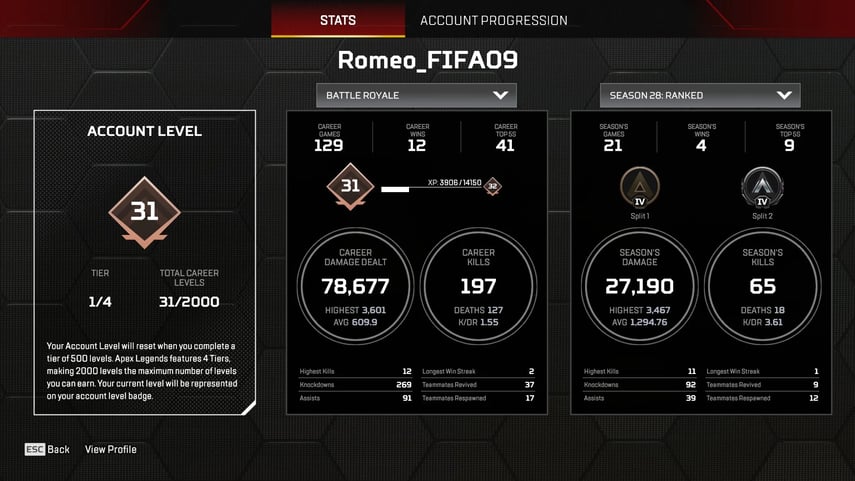Select the Split 2 rank badge
The width and height of the screenshot is (855, 481).
[762, 187]
